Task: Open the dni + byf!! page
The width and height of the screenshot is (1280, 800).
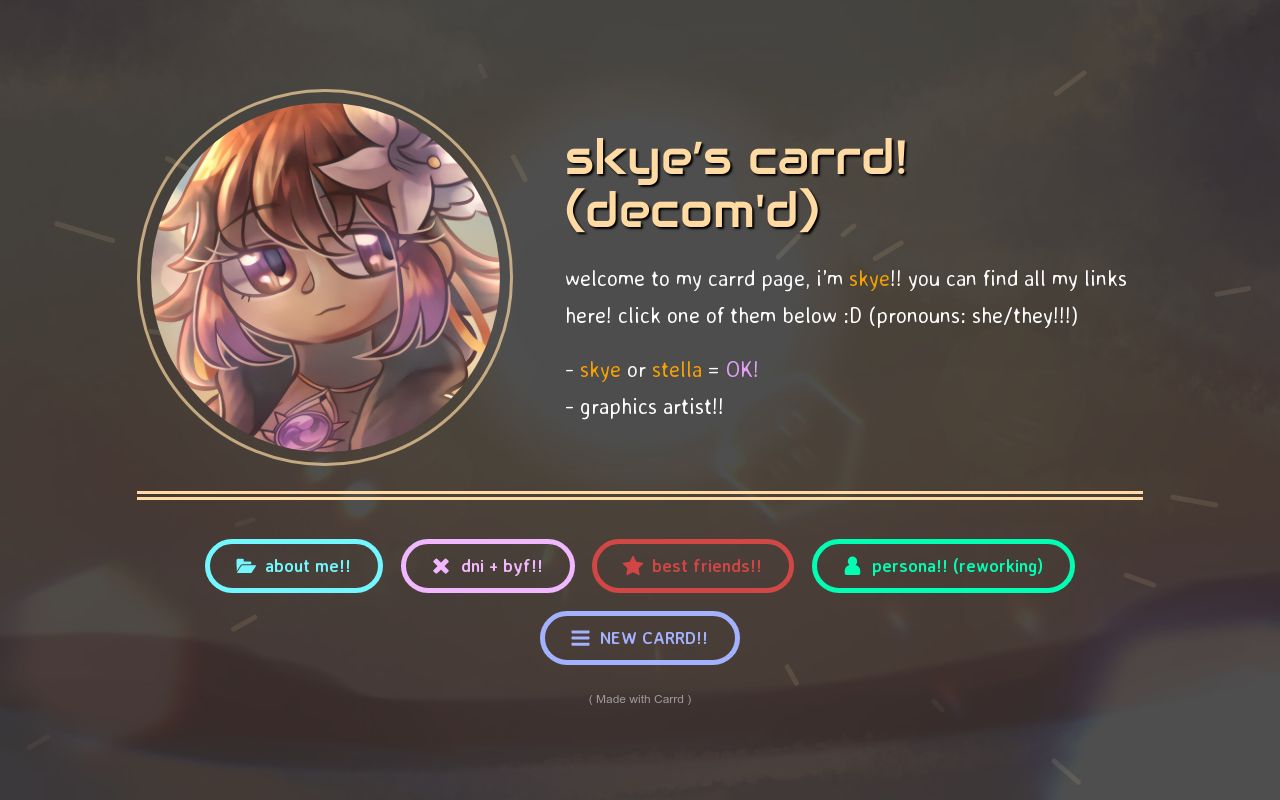Action: 488,566
